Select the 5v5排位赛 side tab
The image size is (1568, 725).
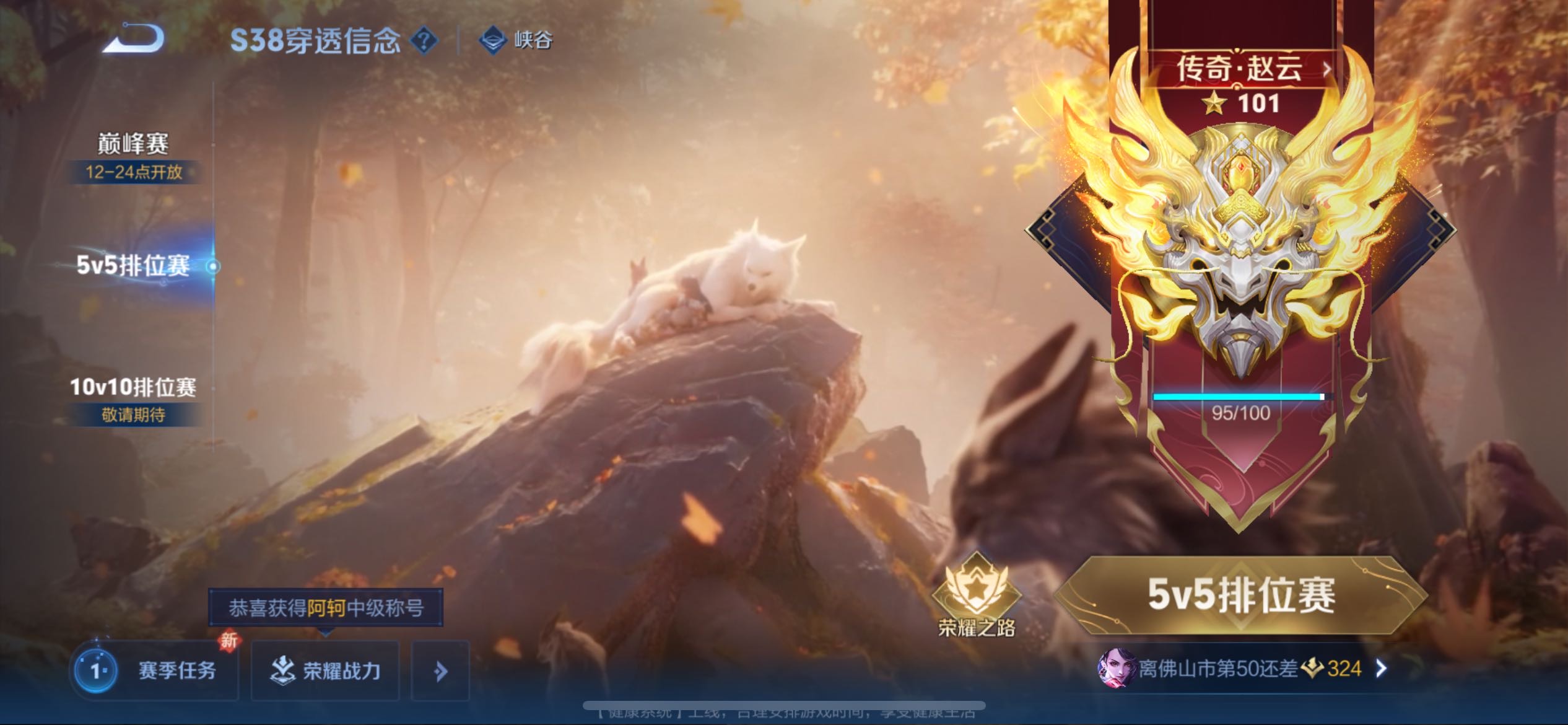point(133,266)
